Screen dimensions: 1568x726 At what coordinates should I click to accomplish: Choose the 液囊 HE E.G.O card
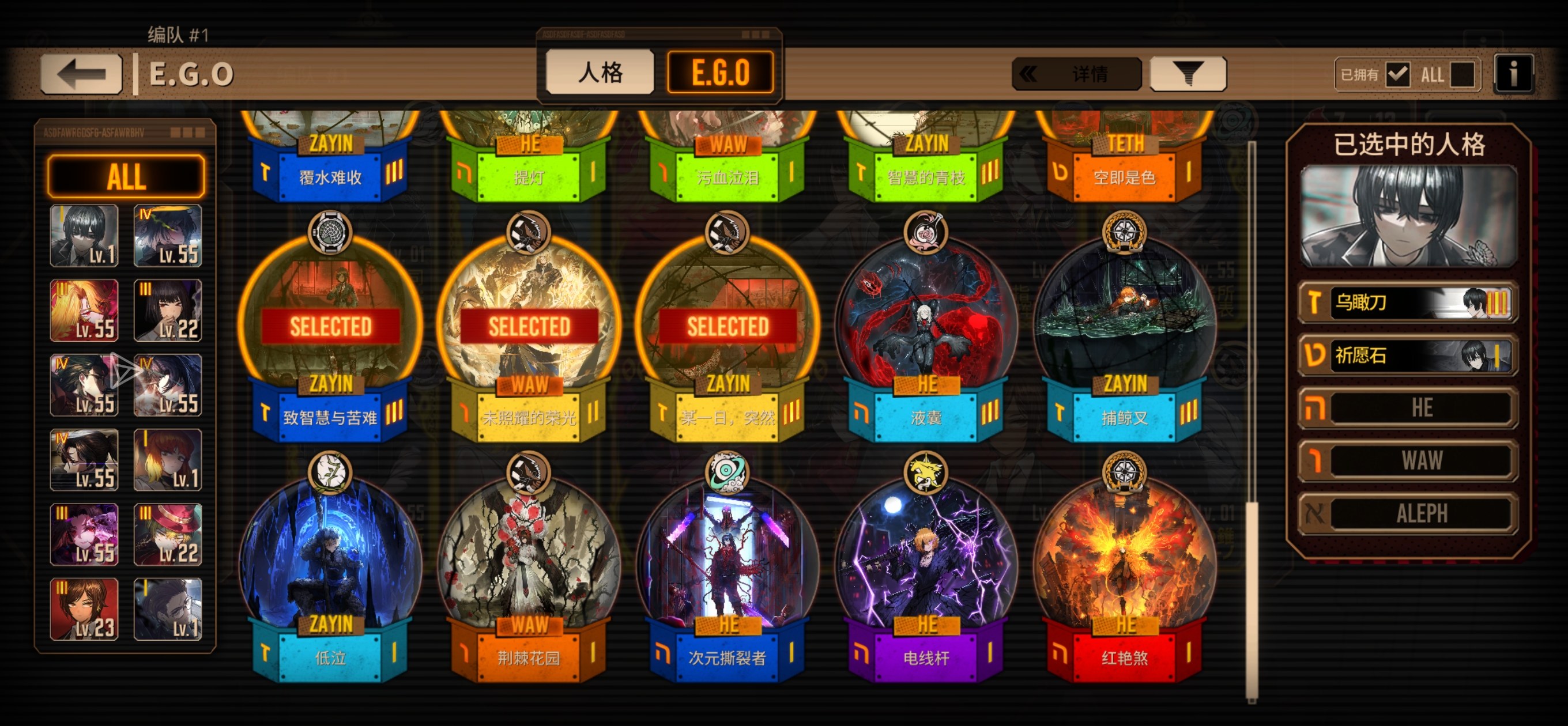coord(925,328)
